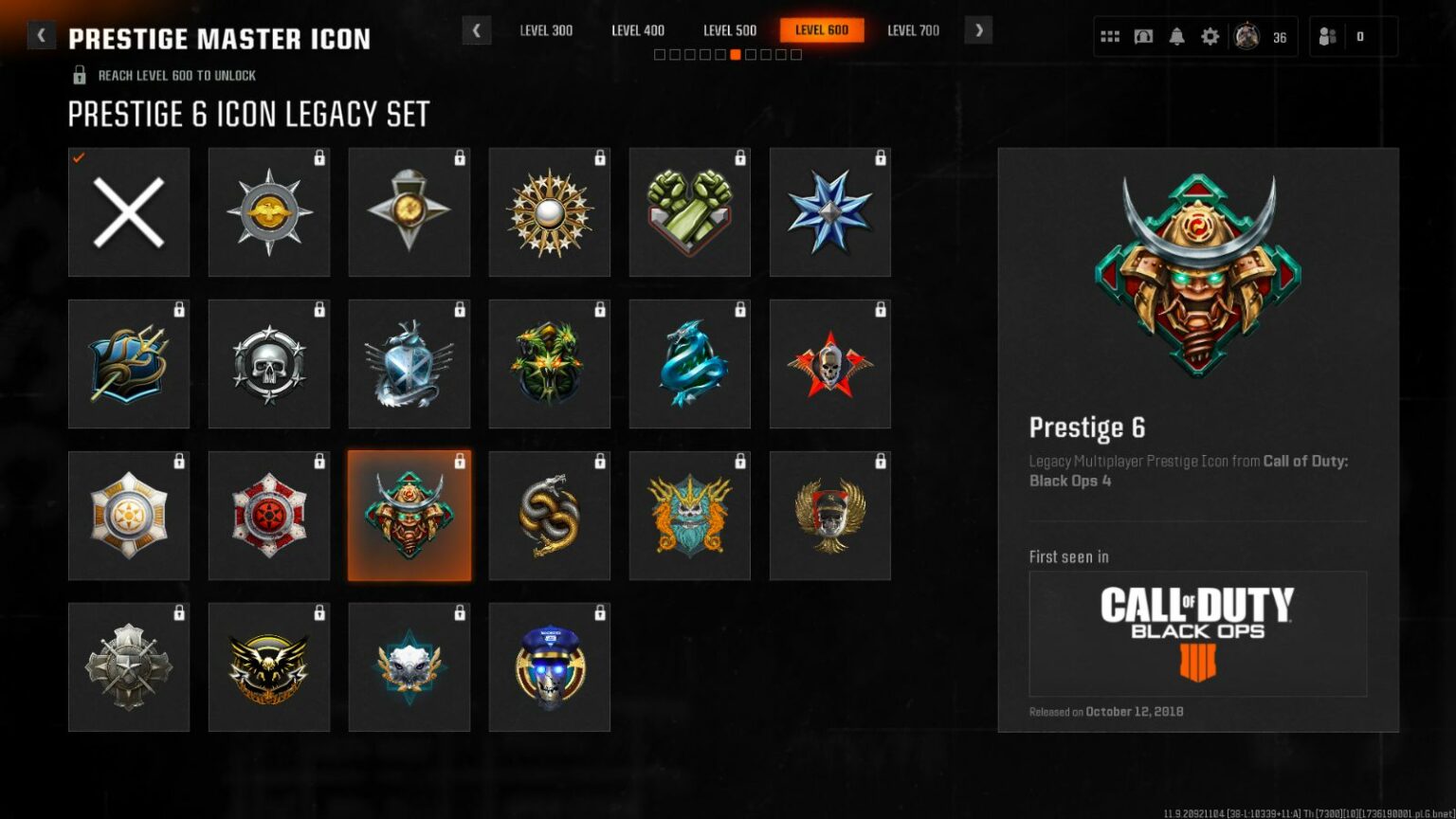The width and height of the screenshot is (1456, 819).
Task: Click the headset support icon
Action: 1142,36
